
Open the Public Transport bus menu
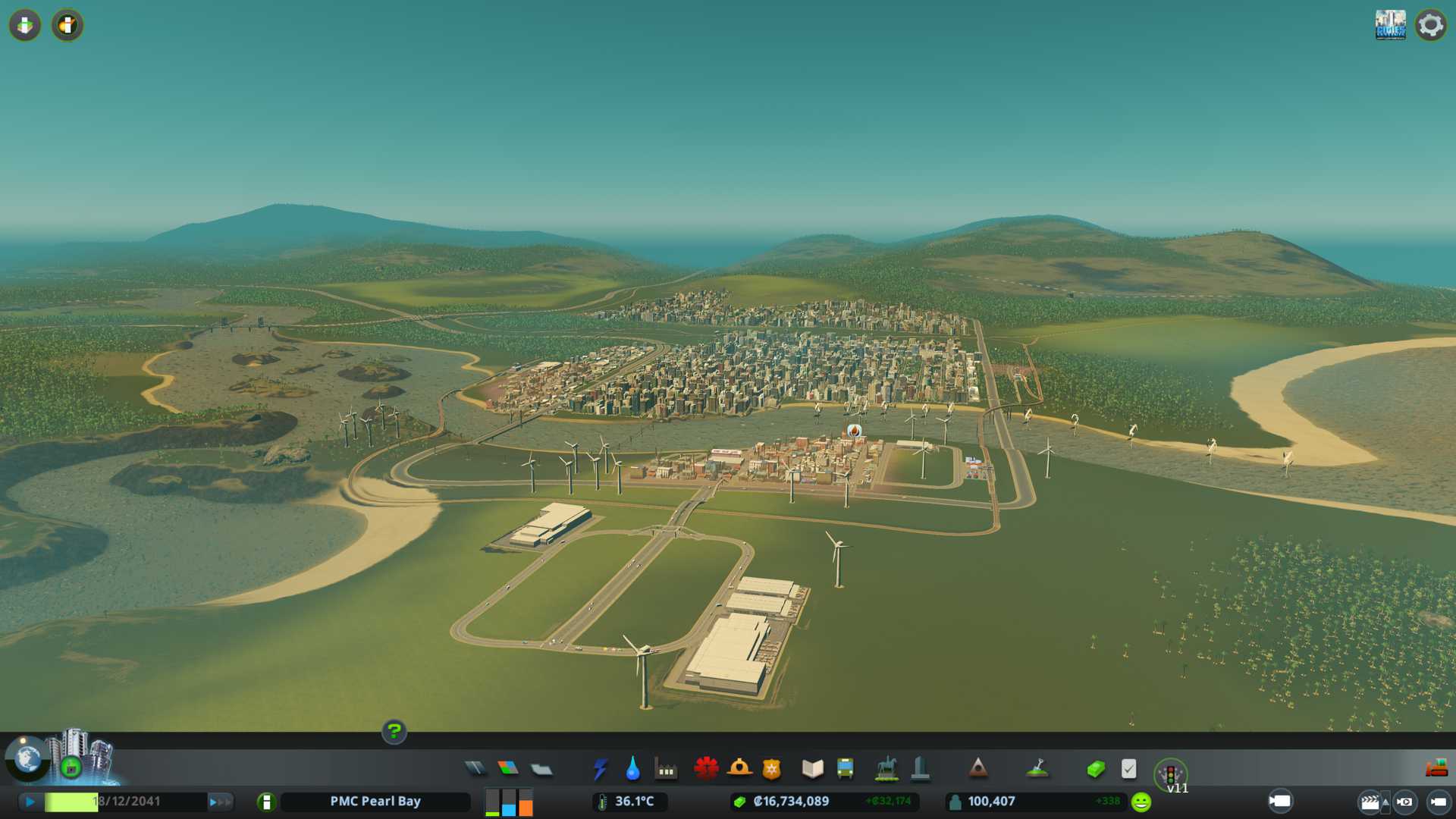845,769
